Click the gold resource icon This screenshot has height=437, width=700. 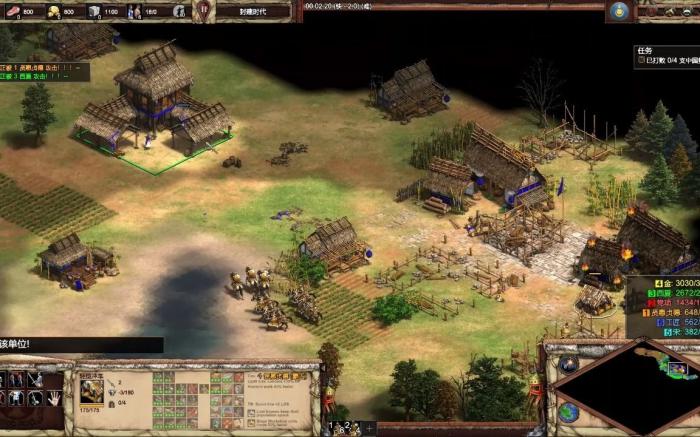click(x=52, y=11)
